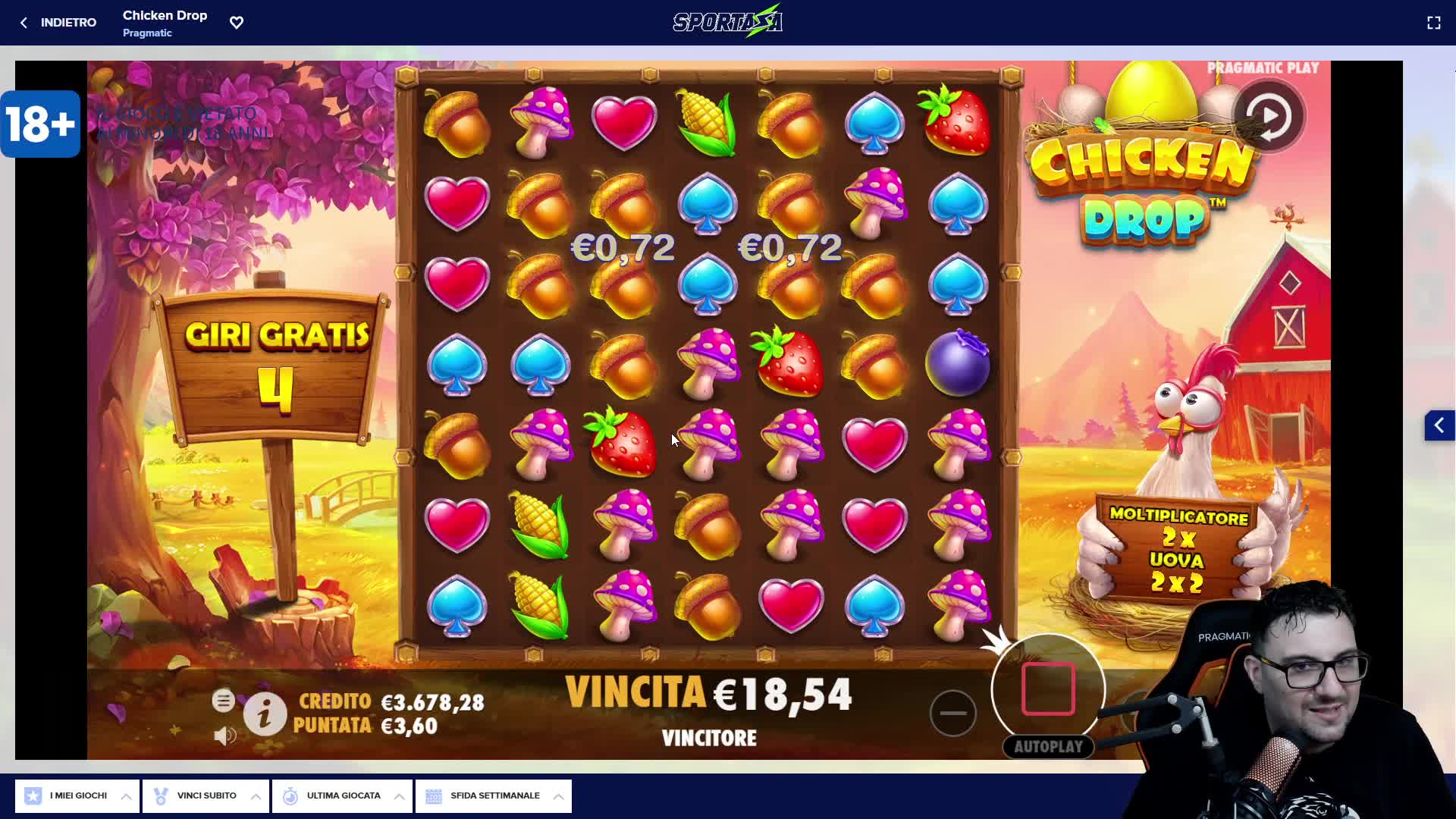Show the game info with the 'i' button

(265, 714)
